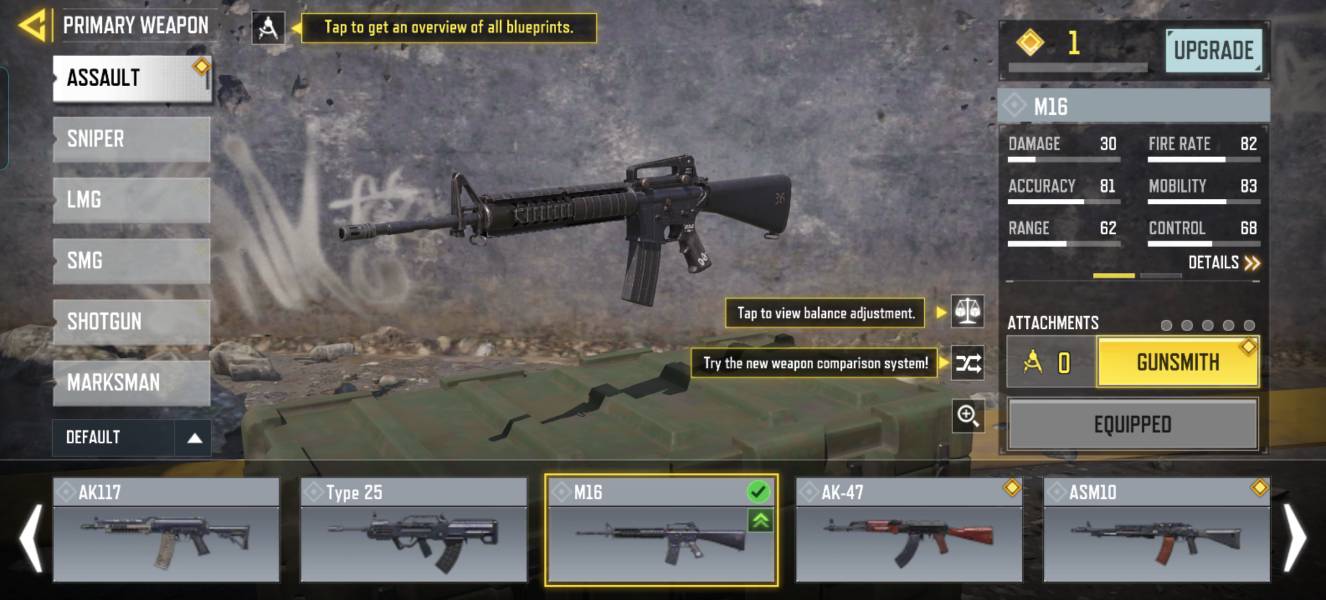Click the Upgrade button
Screen dimensions: 1326x600
coord(1213,51)
